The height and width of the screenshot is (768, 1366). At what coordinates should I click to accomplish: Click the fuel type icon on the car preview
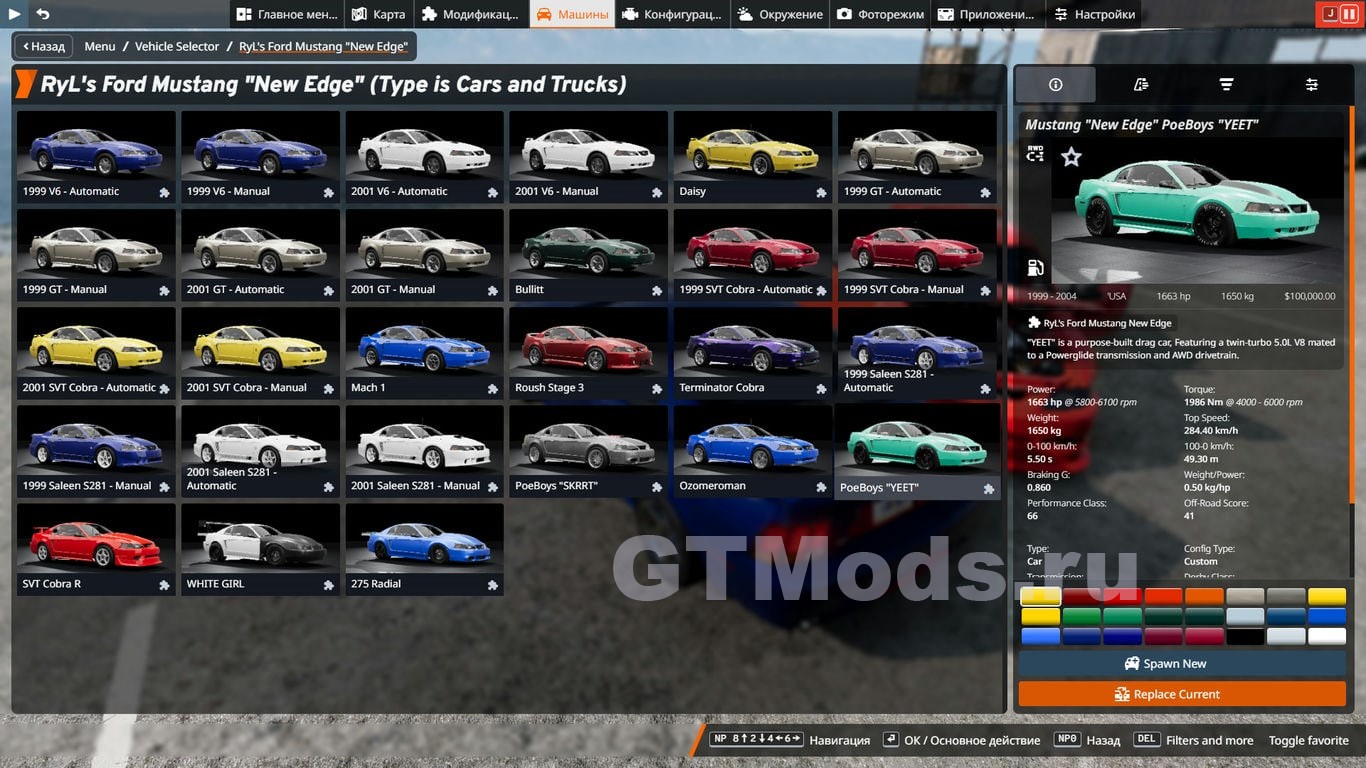[x=1035, y=267]
